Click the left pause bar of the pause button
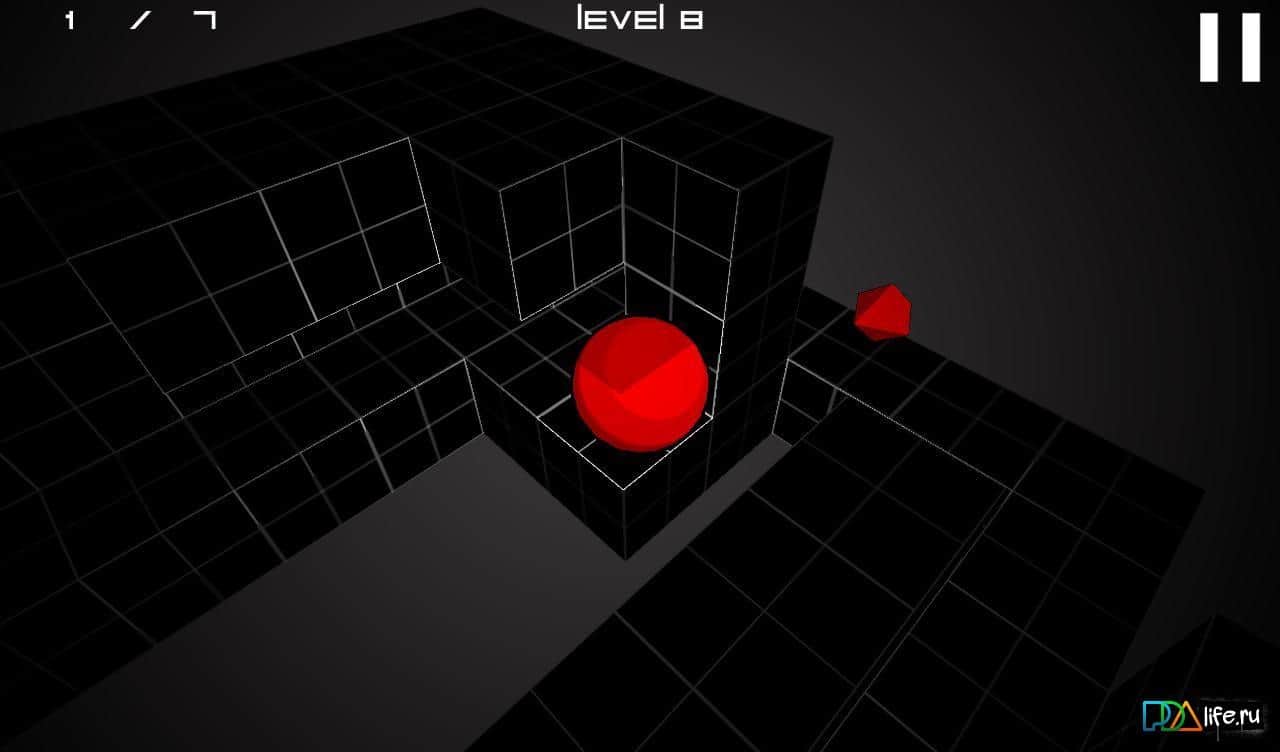The width and height of the screenshot is (1280, 752). pyautogui.click(x=1209, y=47)
